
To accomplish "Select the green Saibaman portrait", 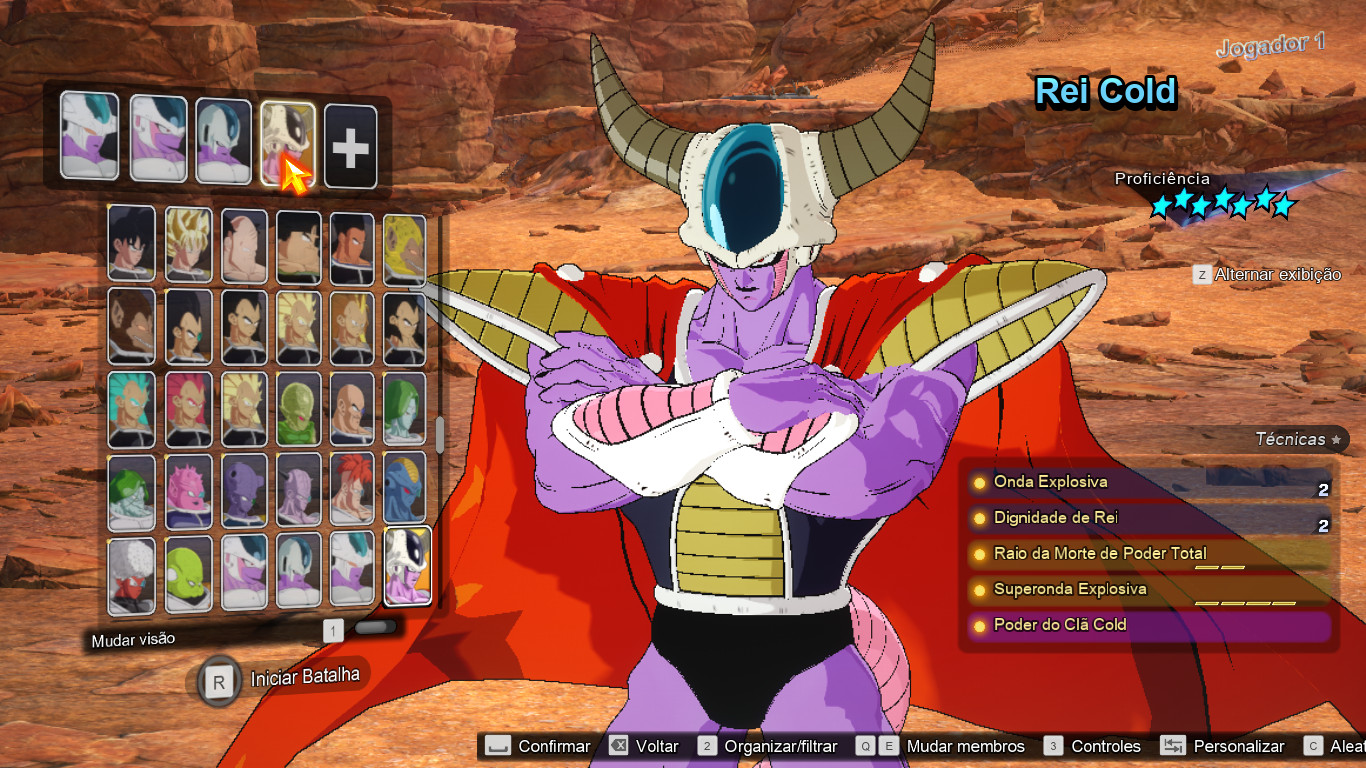I will [x=297, y=408].
